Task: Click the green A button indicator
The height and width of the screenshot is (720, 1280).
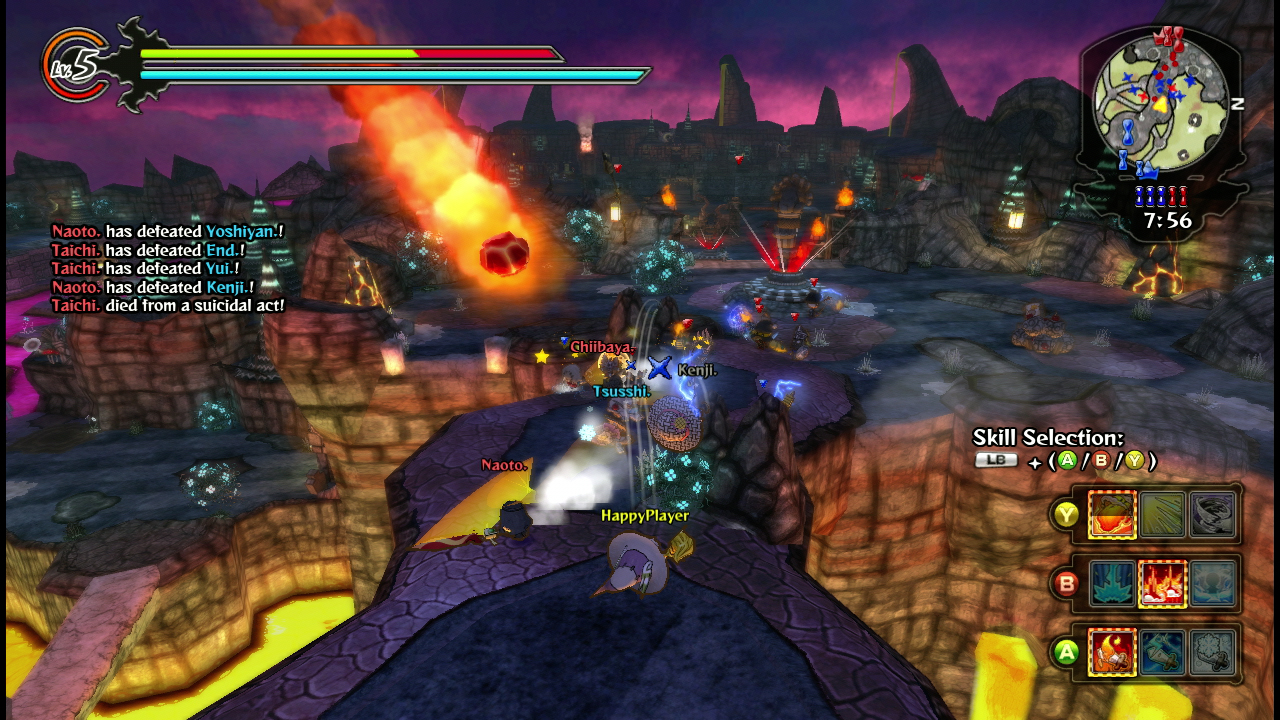Action: (1066, 650)
